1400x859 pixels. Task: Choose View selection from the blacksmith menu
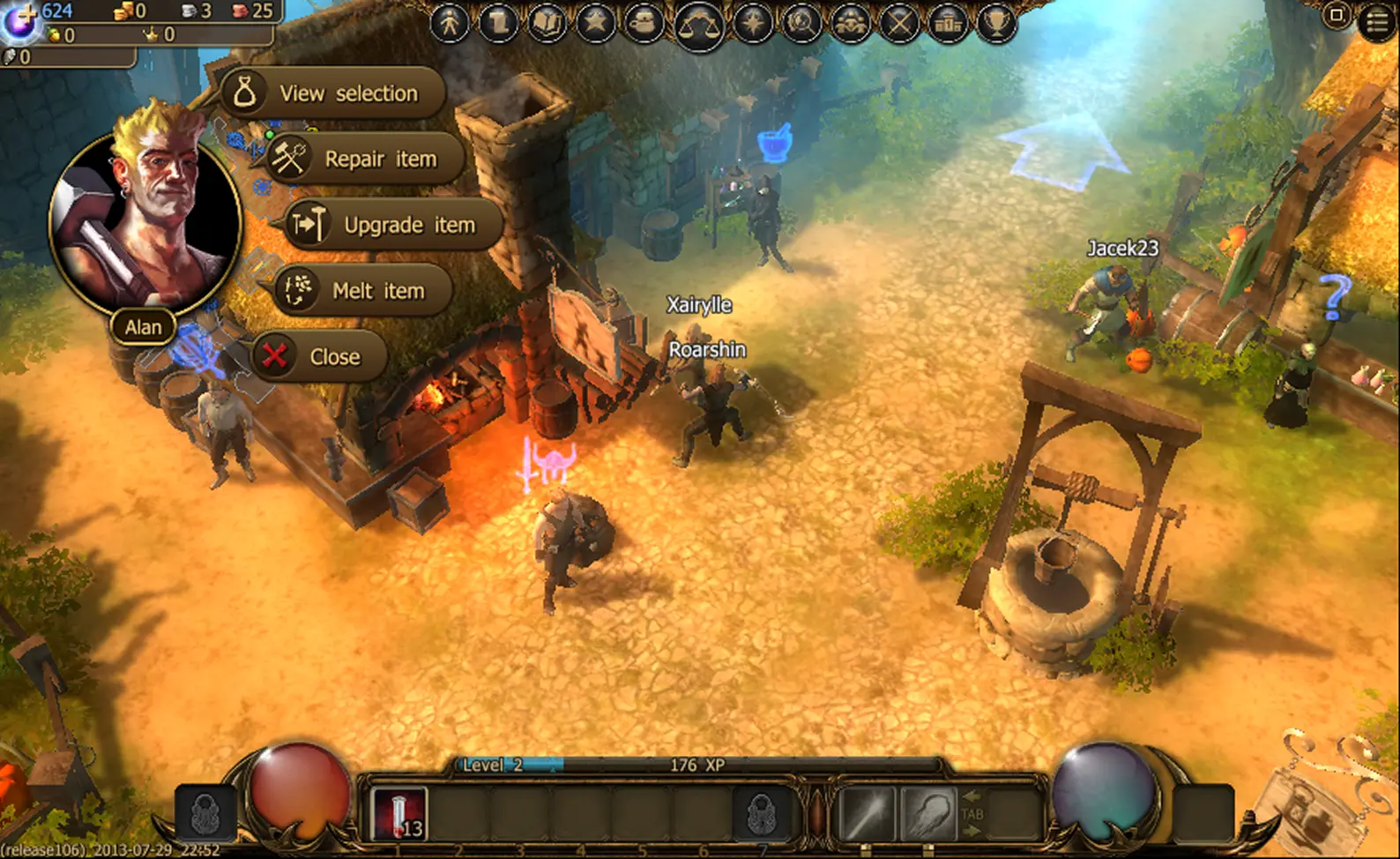coord(333,93)
